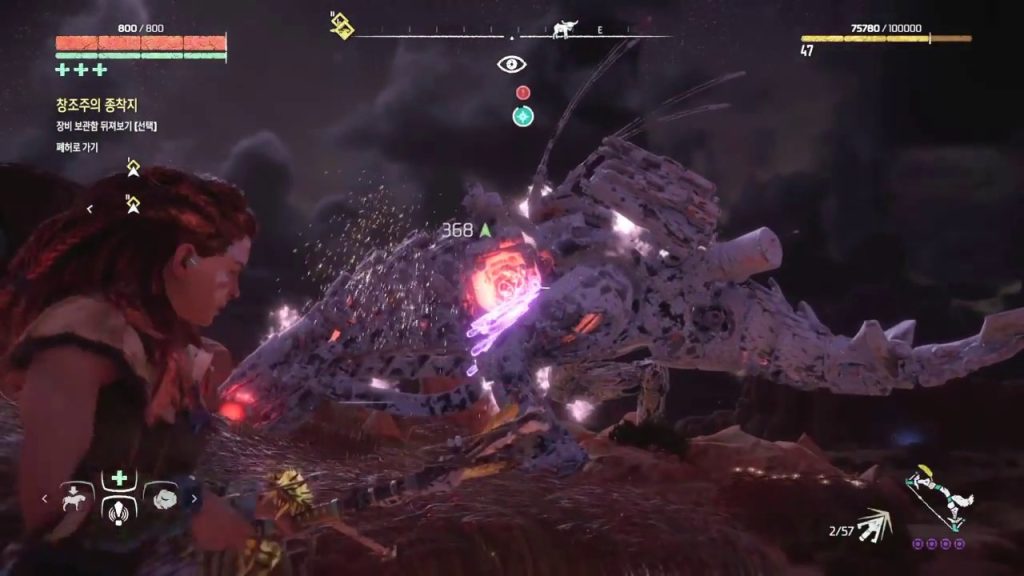The width and height of the screenshot is (1024, 576).
Task: Cycle tool selector with the right arrow
Action: 194,497
